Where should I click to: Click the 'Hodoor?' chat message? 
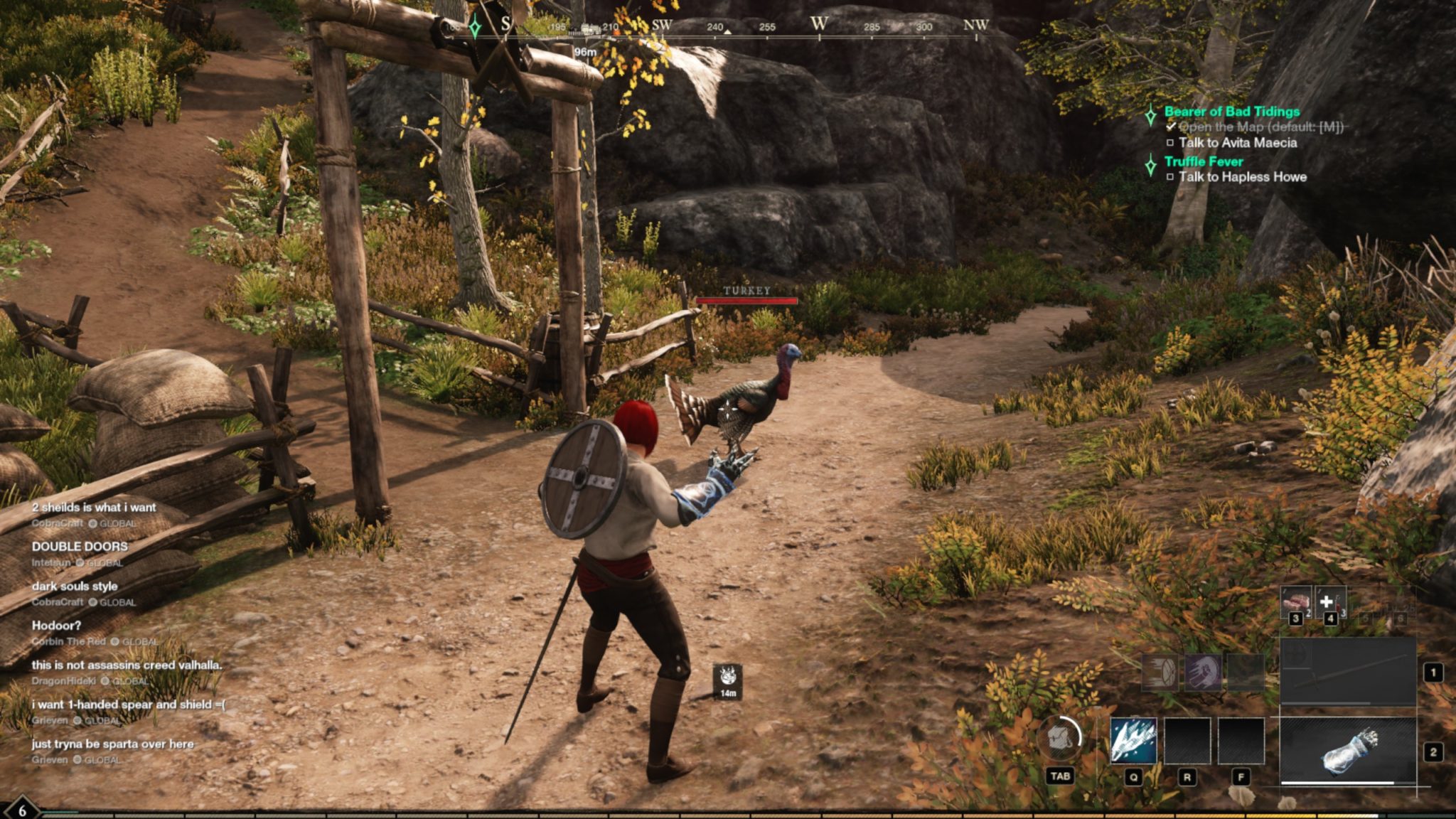point(56,626)
